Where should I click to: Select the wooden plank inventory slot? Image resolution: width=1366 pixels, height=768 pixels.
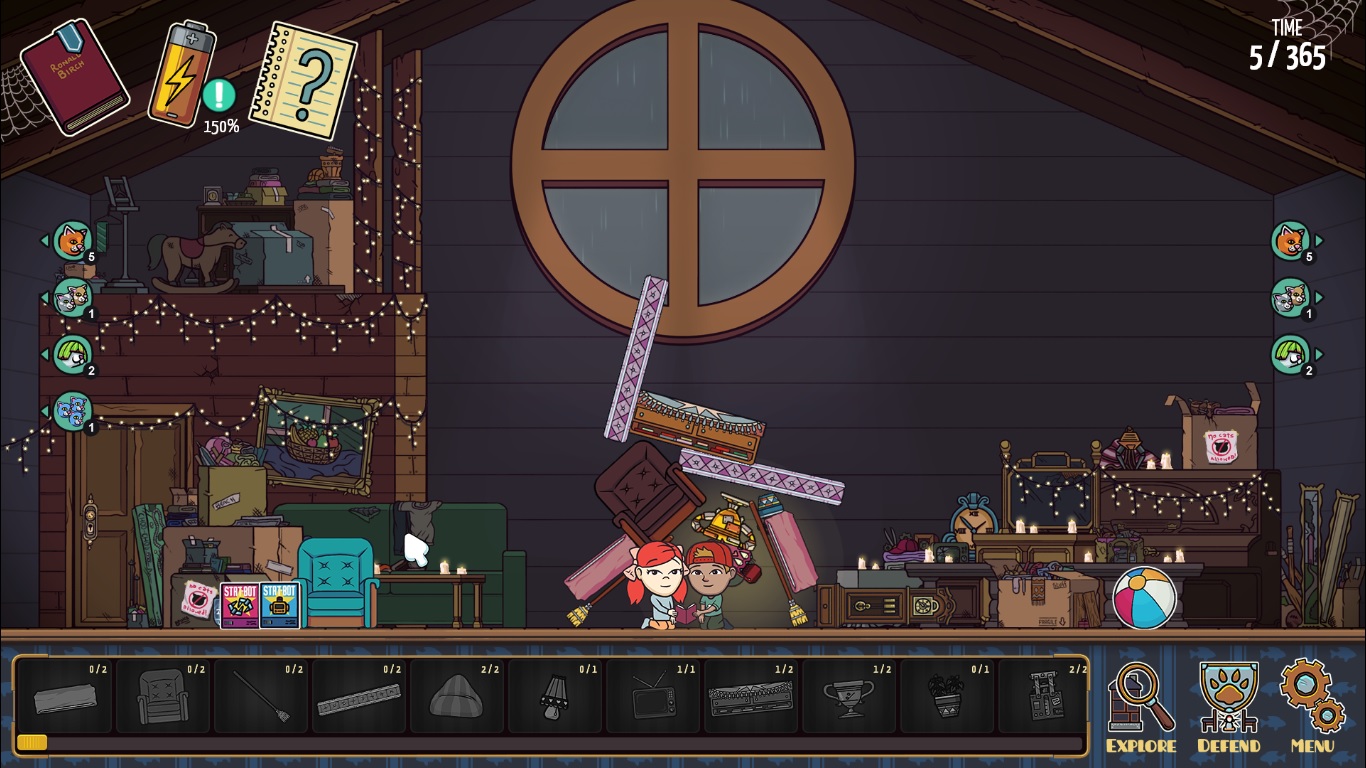(64, 696)
